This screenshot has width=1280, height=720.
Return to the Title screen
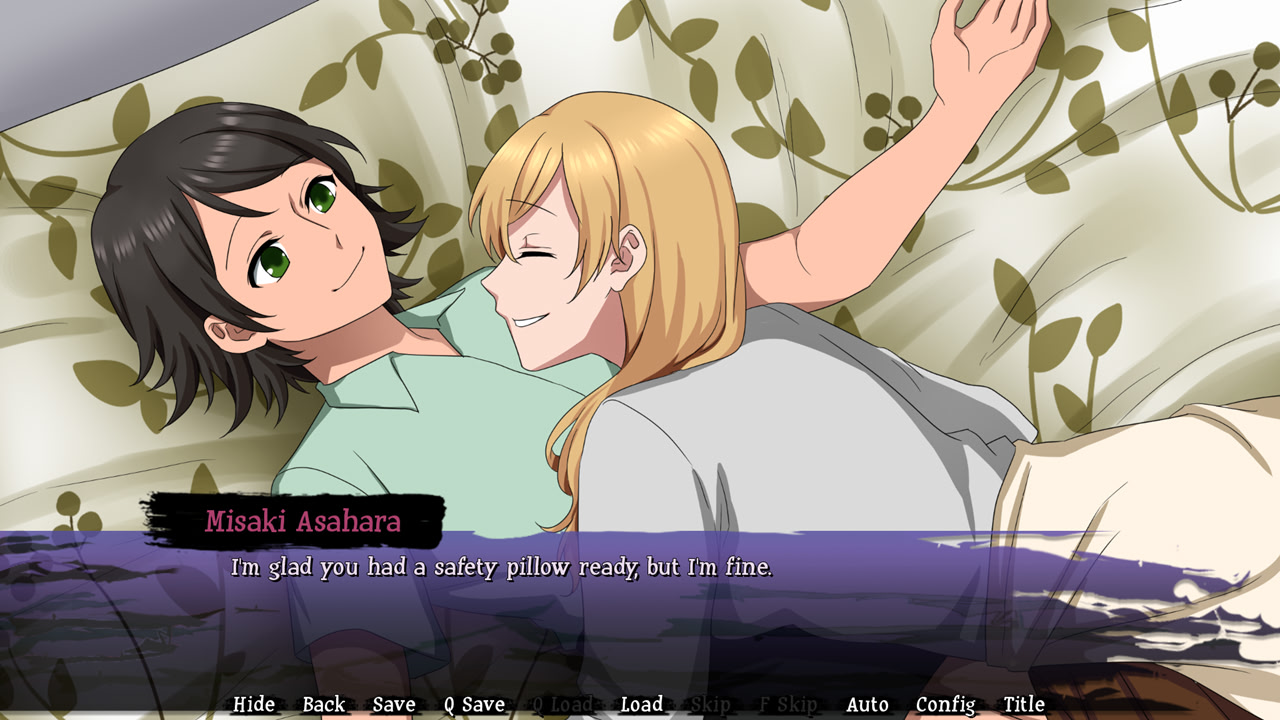point(1024,705)
